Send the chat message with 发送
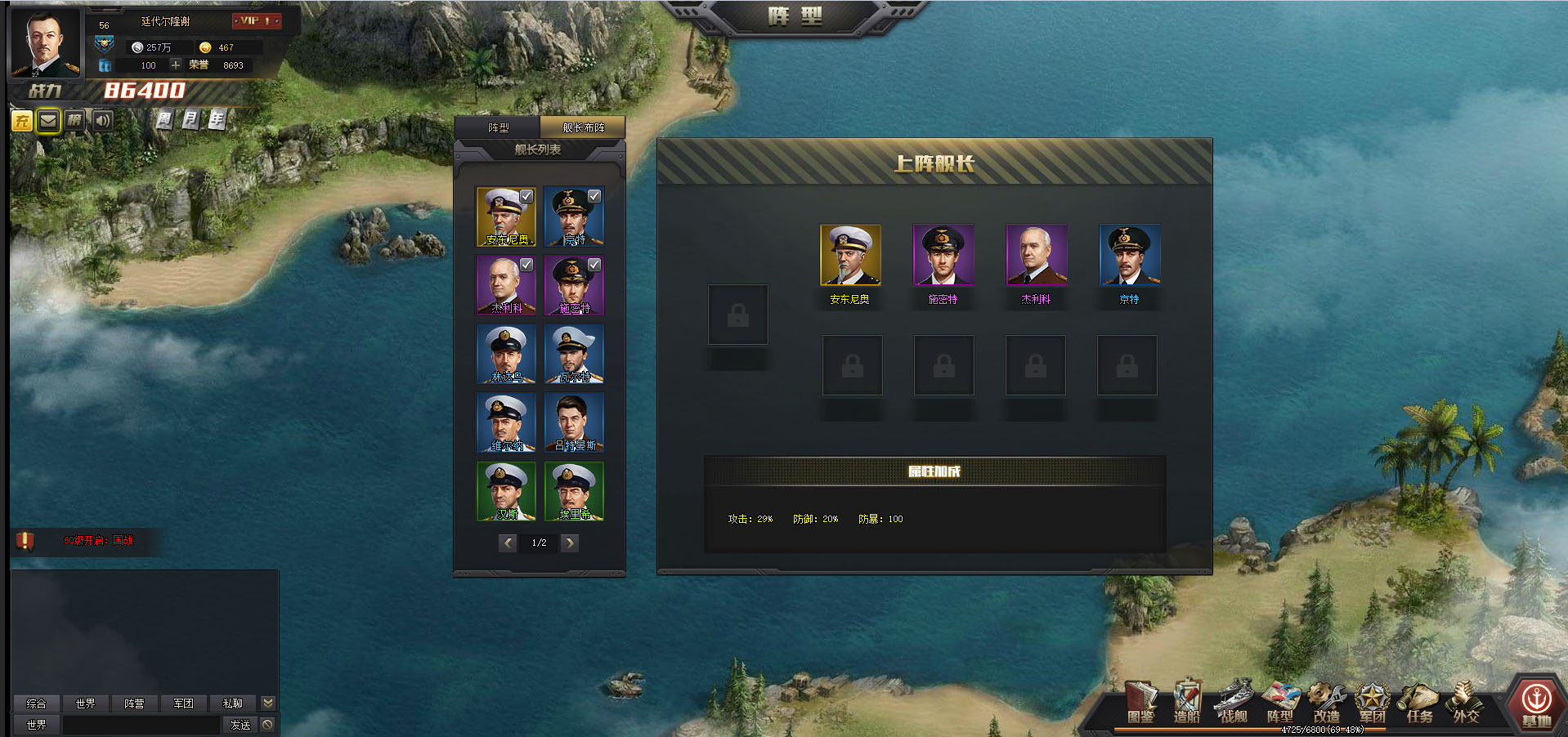This screenshot has width=1568, height=737. tap(240, 725)
